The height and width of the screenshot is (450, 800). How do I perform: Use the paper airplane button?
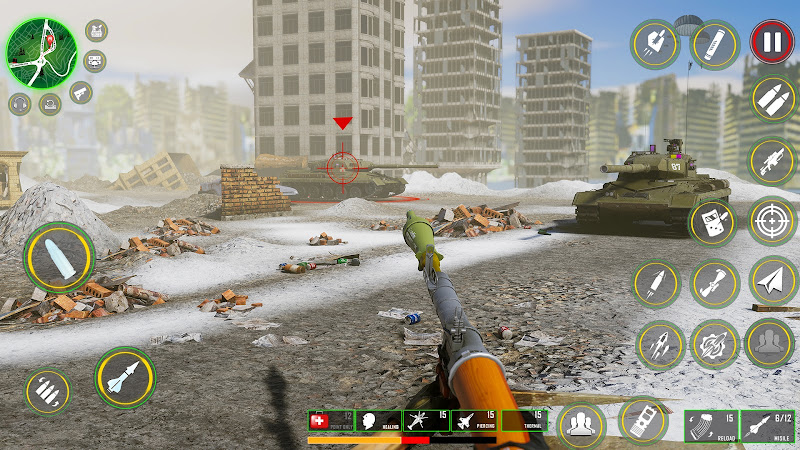tap(771, 282)
